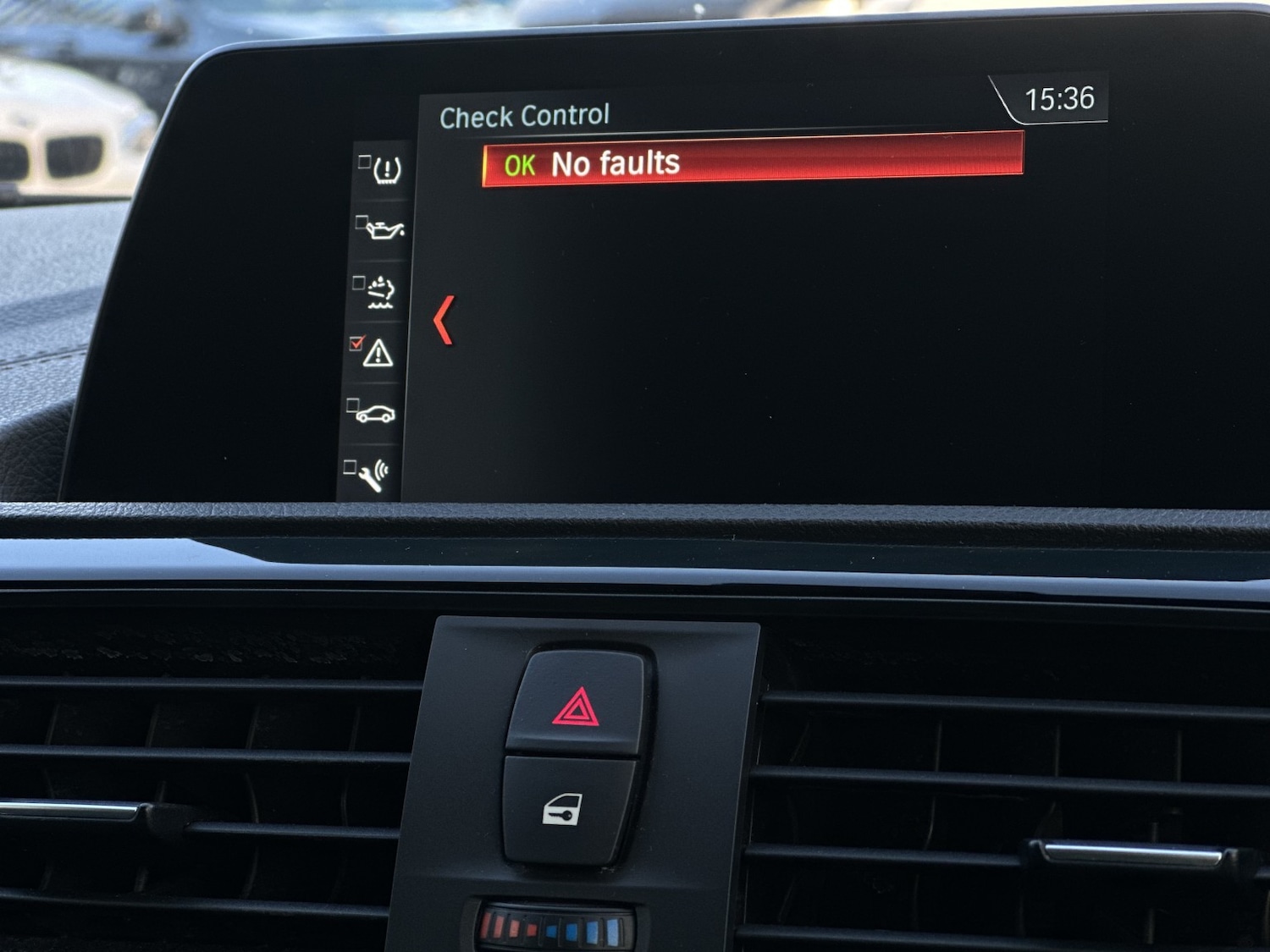Open the tire pressure monitor icon

tap(385, 169)
